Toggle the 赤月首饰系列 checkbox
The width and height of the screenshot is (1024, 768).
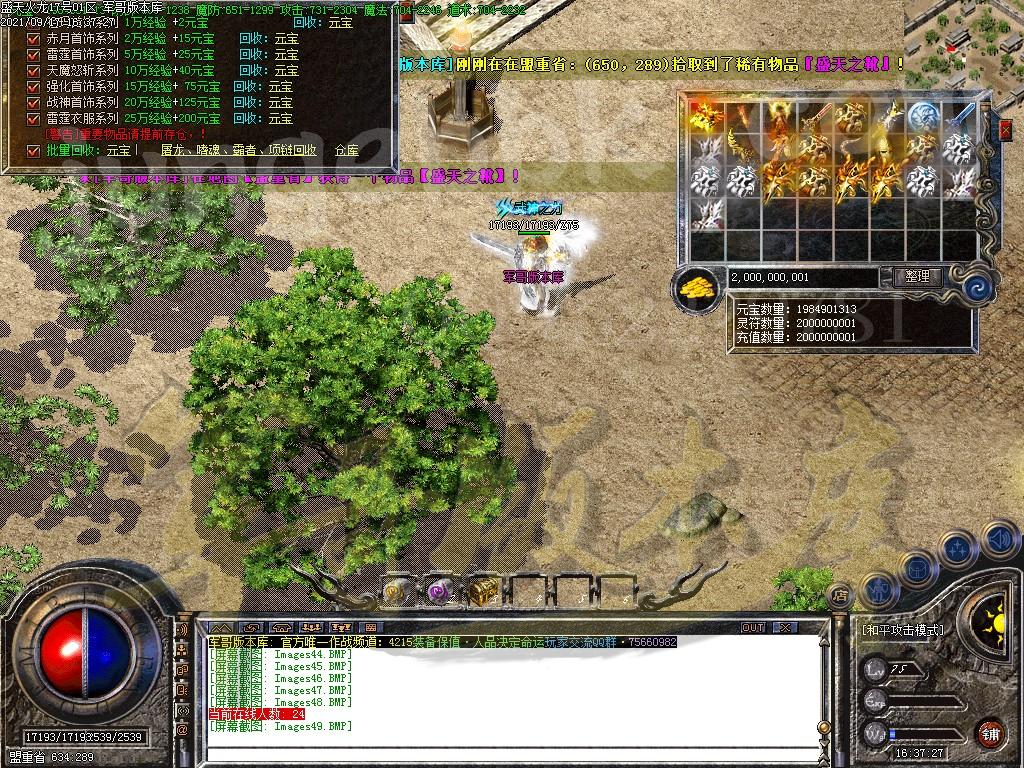(x=33, y=39)
